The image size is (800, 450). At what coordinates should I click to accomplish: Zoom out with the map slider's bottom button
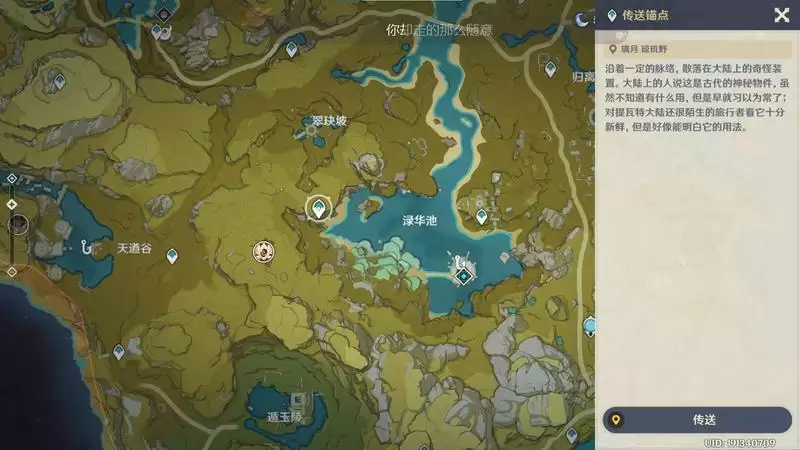pyautogui.click(x=11, y=270)
